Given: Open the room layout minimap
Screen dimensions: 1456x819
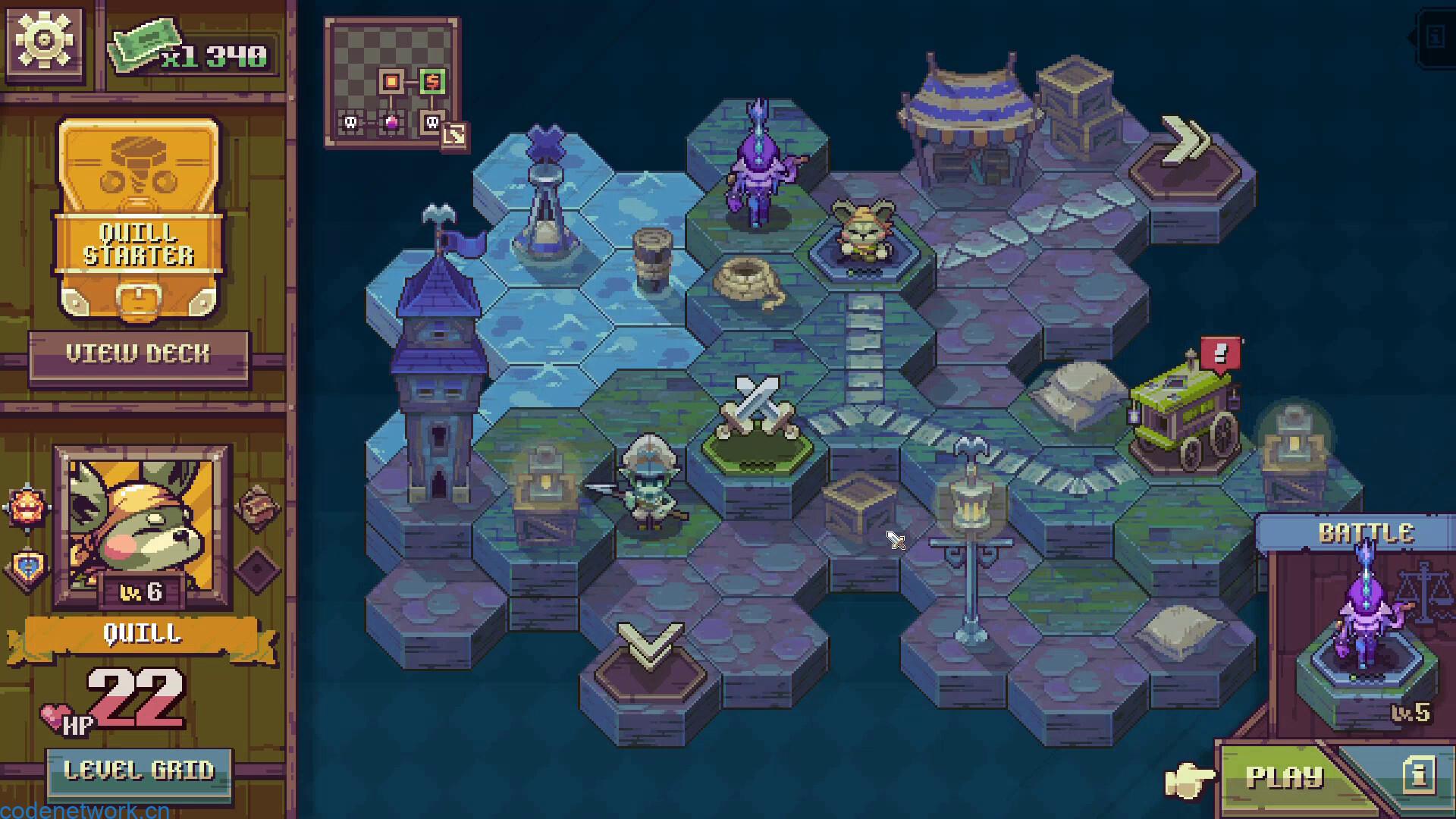Looking at the screenshot, I should pos(391,82).
